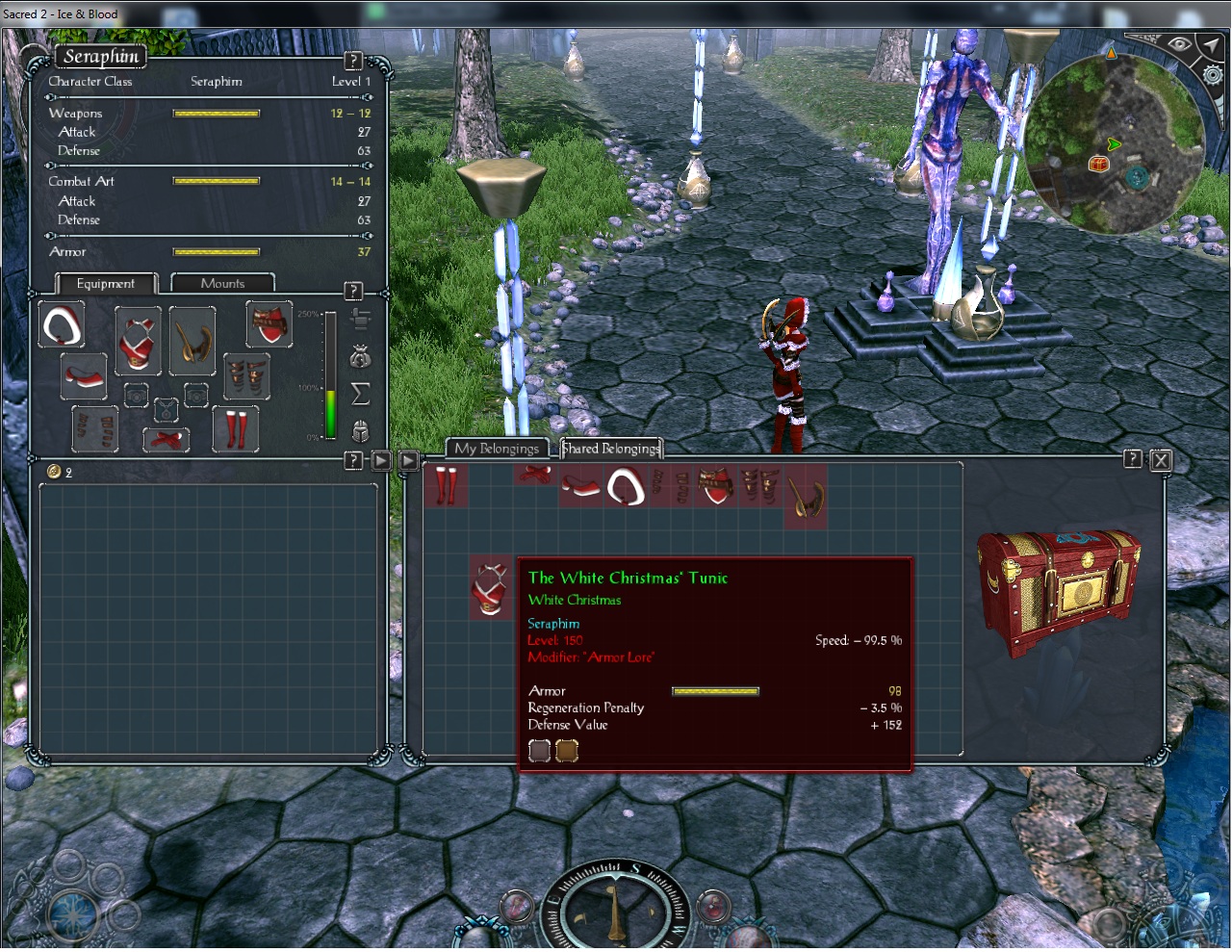Click the Sigma summary icon
The width and height of the screenshot is (1232, 952).
(360, 394)
